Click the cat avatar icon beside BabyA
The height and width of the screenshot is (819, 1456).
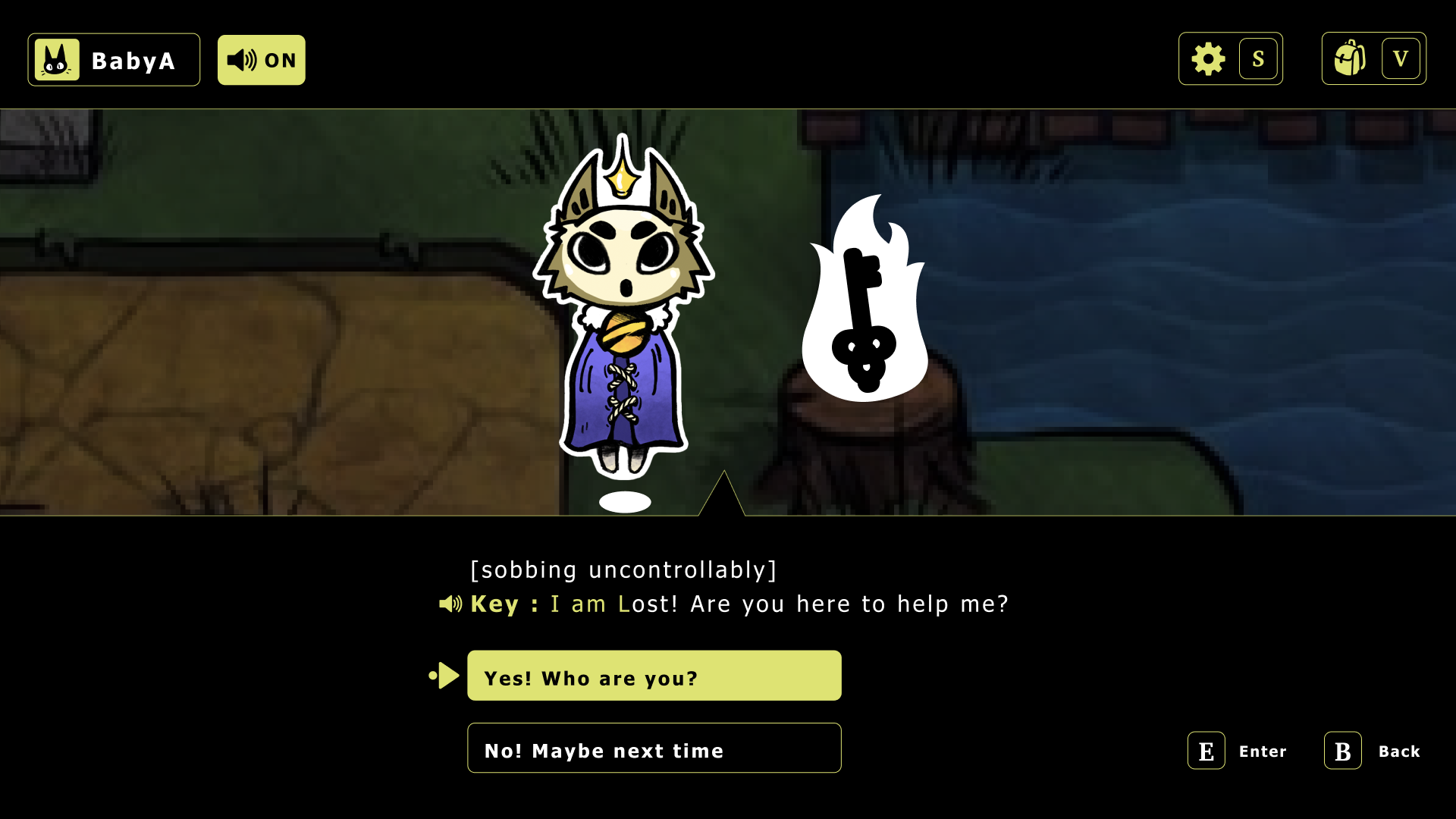[x=58, y=59]
